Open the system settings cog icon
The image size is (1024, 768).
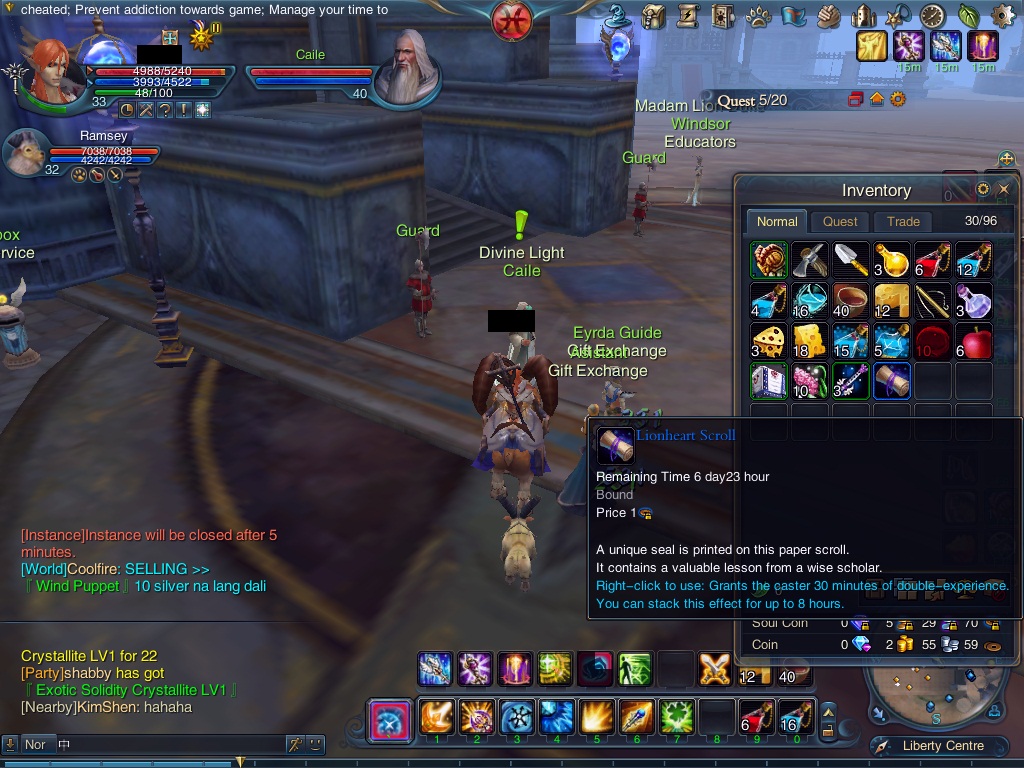click(1001, 16)
